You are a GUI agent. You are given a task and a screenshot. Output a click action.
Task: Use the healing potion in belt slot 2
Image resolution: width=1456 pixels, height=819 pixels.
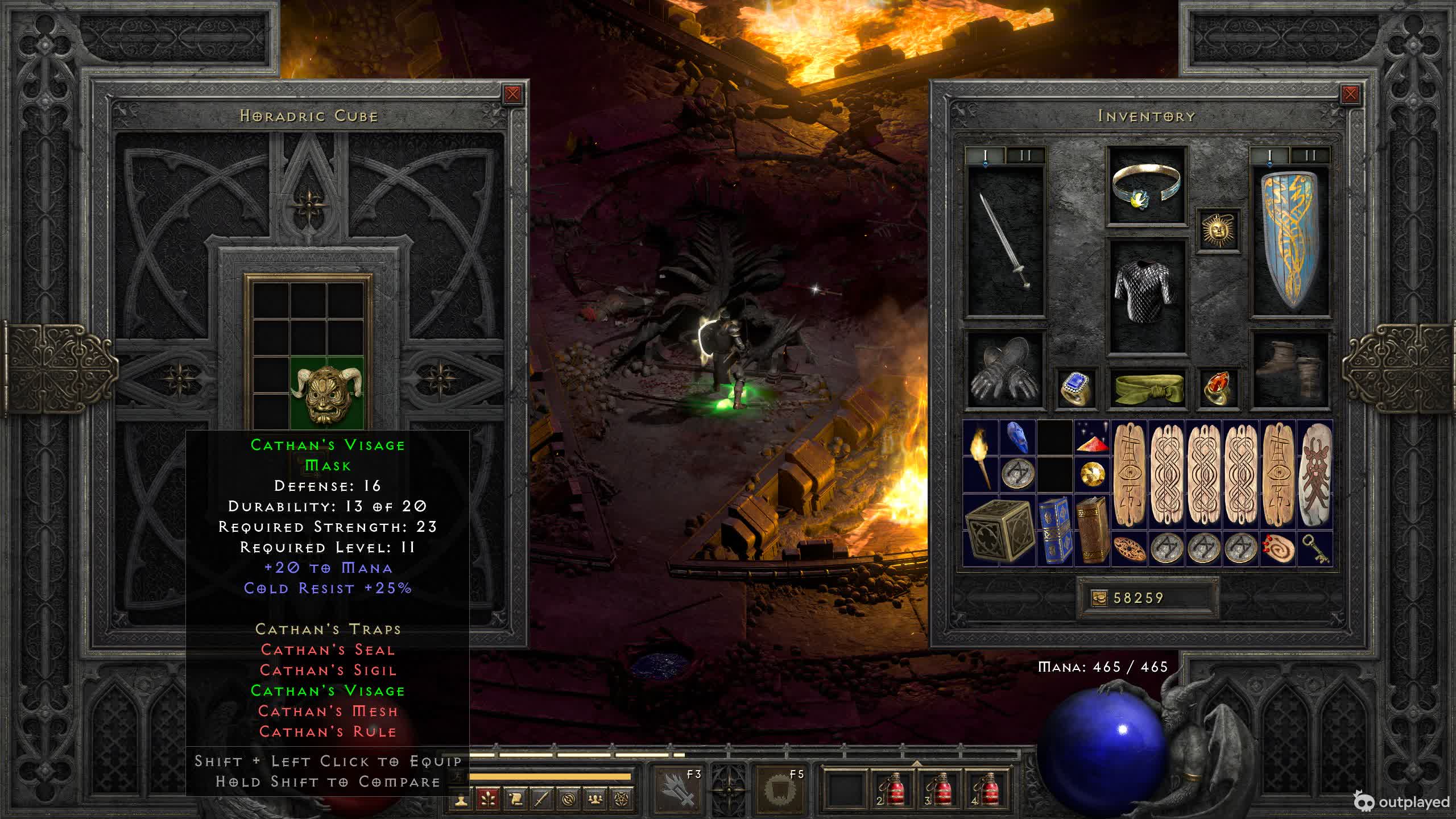tap(892, 789)
